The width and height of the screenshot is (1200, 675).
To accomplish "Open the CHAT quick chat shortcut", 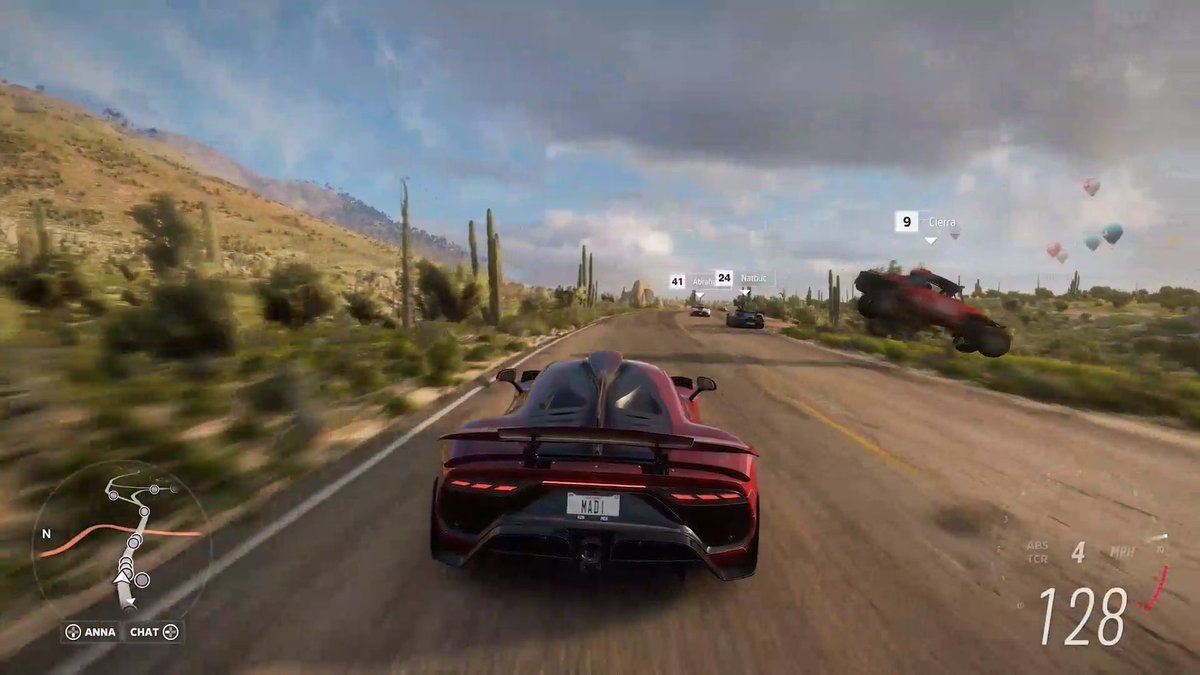I will tap(154, 632).
